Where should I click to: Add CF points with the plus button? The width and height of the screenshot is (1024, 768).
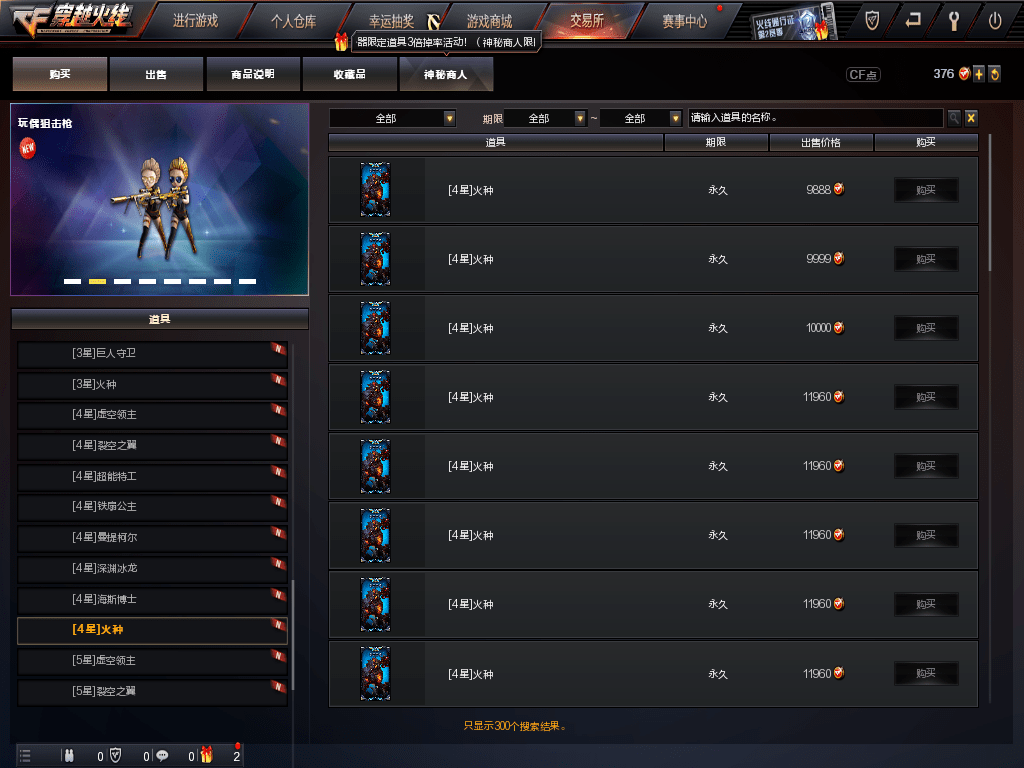tap(979, 74)
